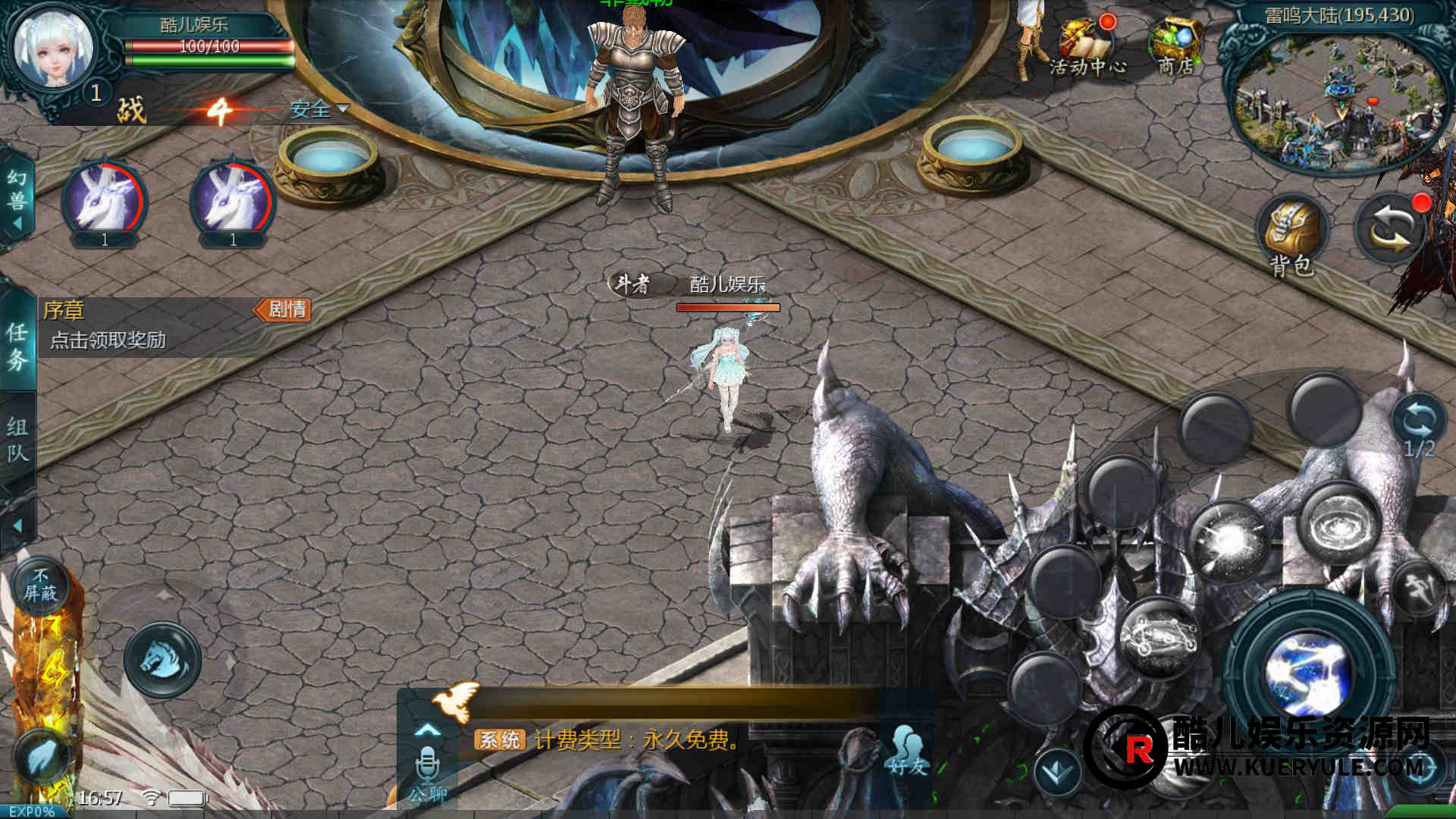Toggle the 不屏蔽 display filter button
Viewport: 1456px width, 819px height.
click(40, 585)
